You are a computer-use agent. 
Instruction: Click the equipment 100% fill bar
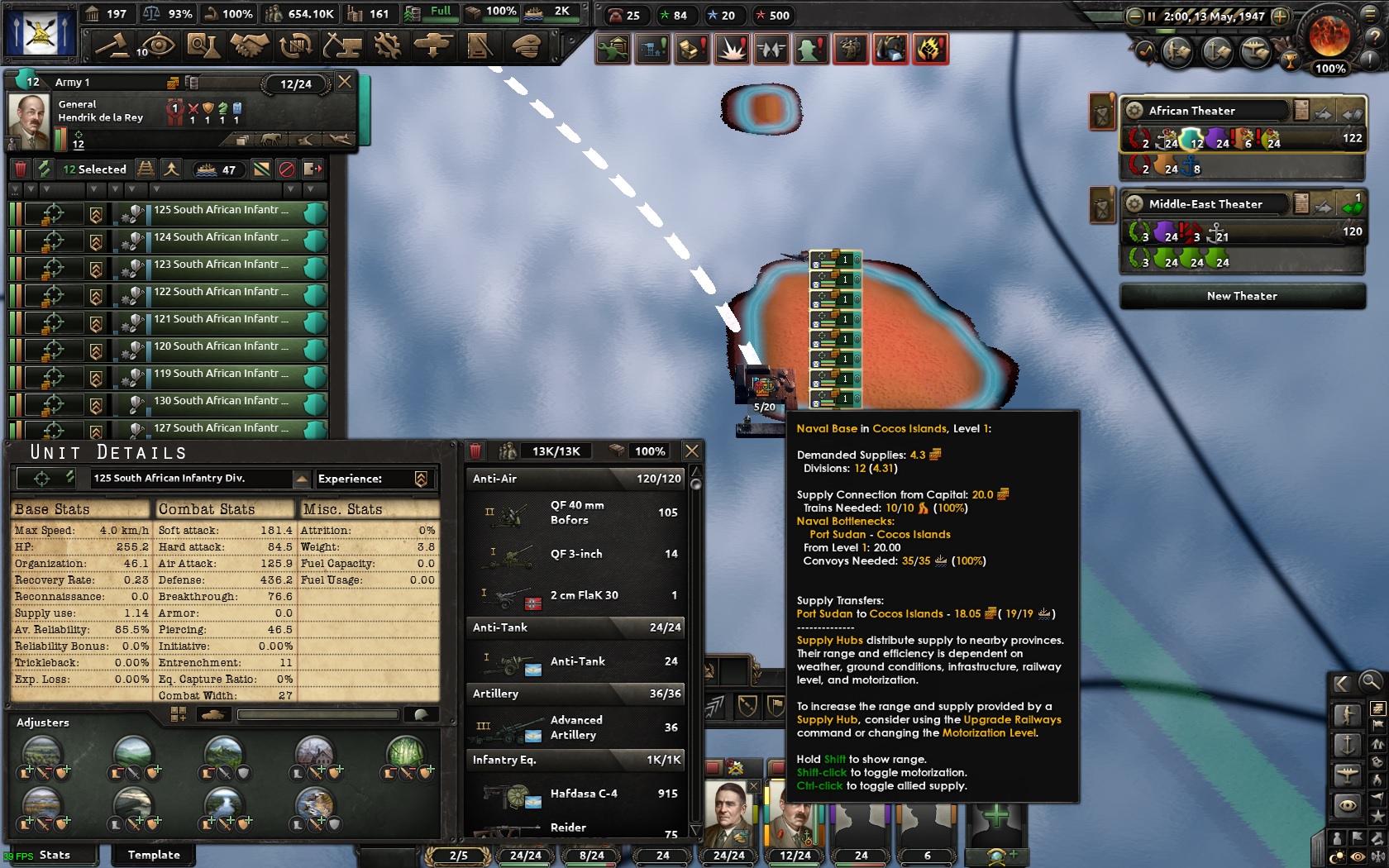(652, 451)
